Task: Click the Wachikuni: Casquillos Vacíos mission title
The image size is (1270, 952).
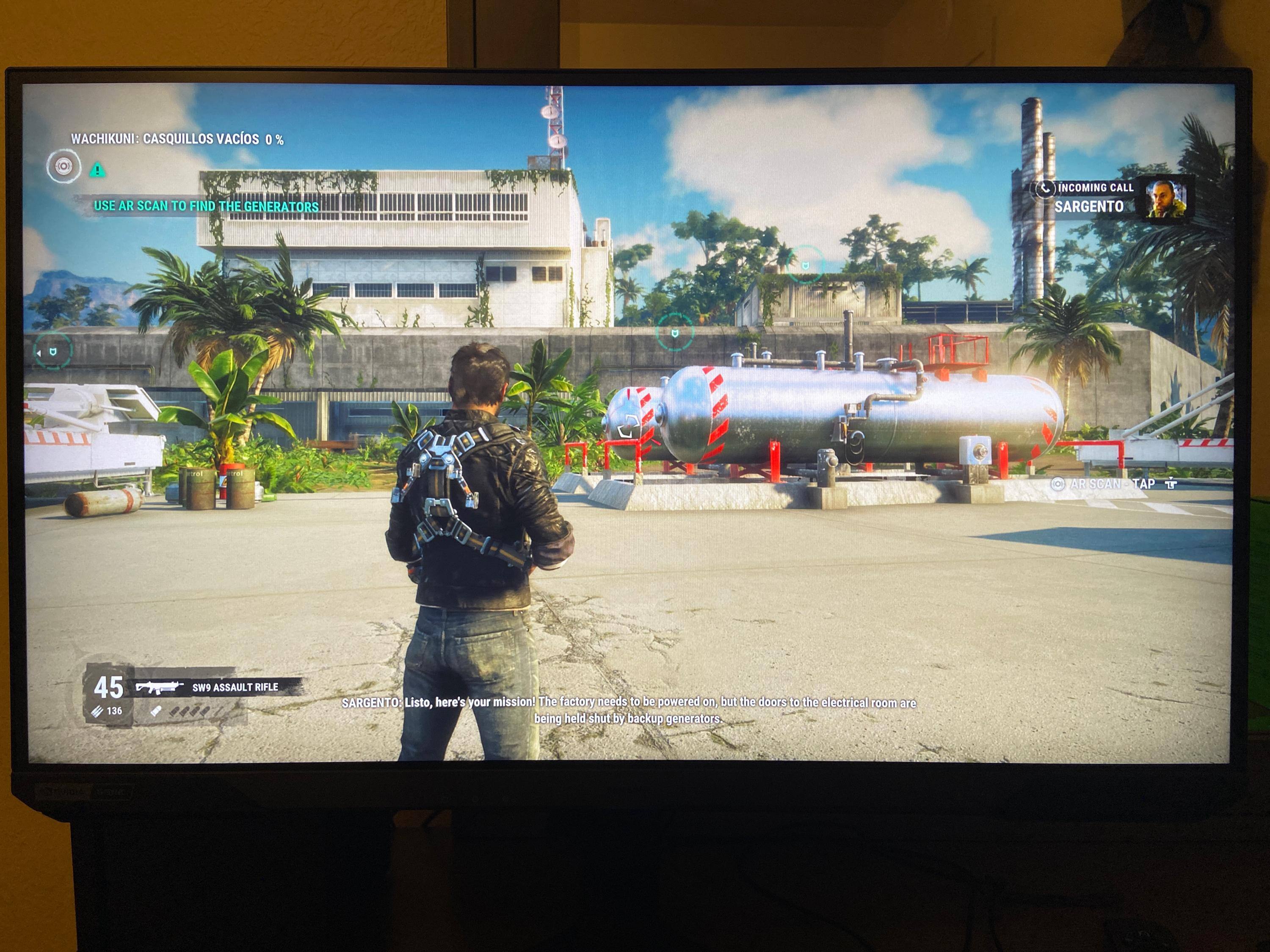Action: point(177,139)
